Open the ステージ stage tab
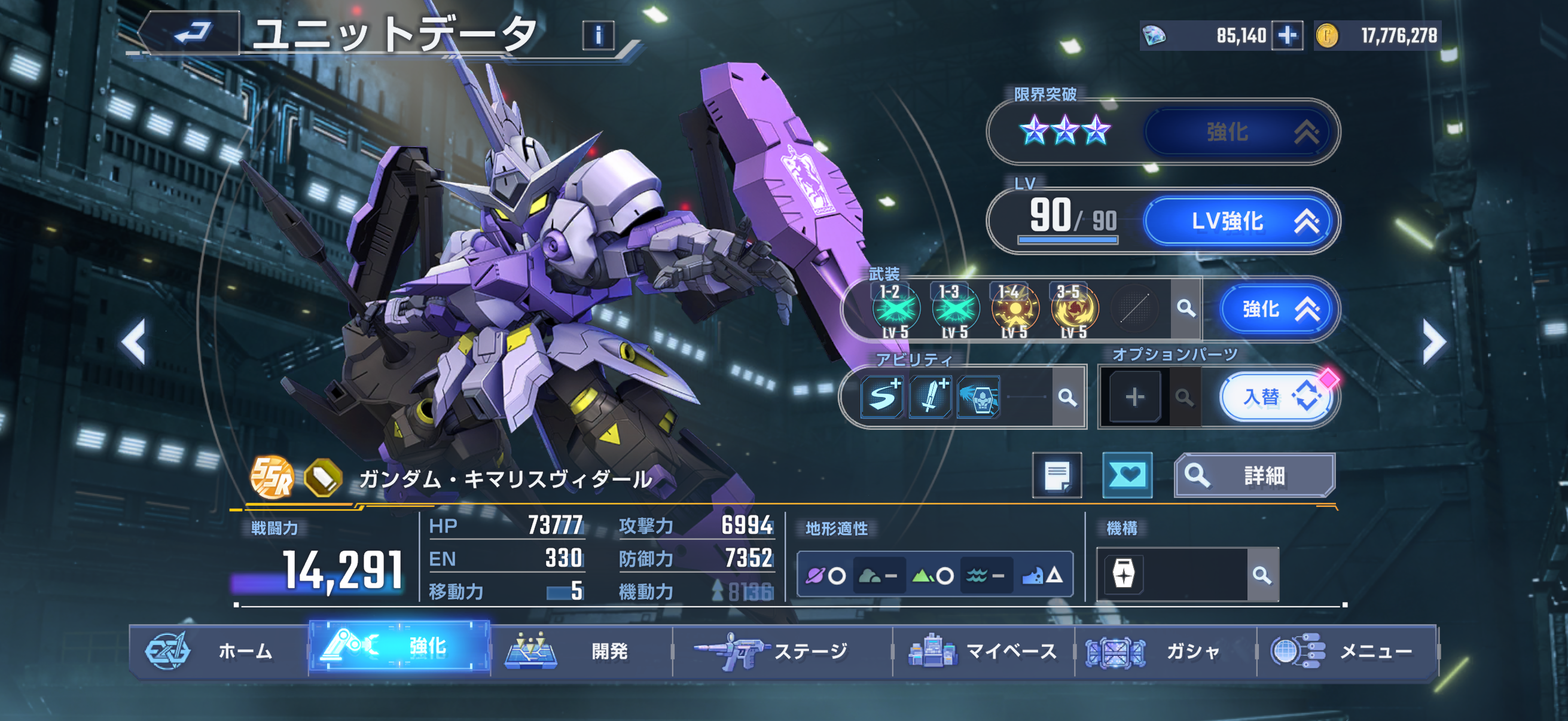Viewport: 1568px width, 721px height. [782, 651]
